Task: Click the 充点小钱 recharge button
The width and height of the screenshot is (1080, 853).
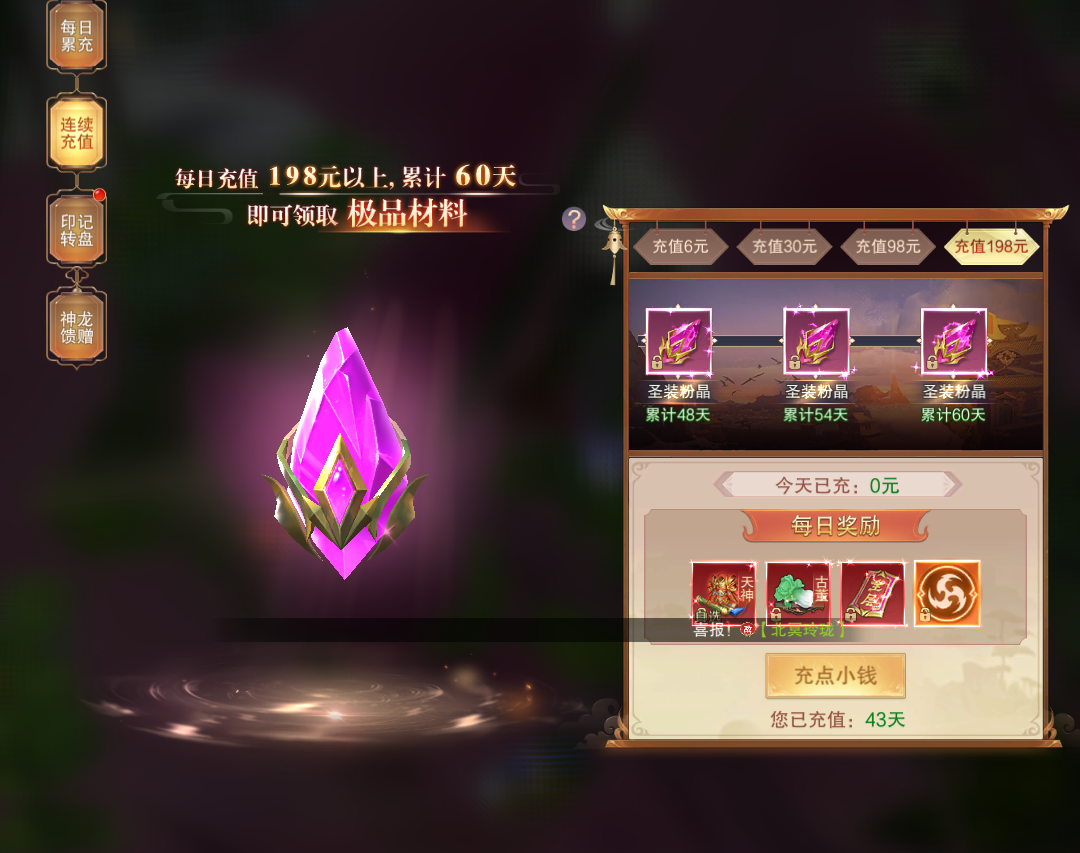Action: pos(835,676)
